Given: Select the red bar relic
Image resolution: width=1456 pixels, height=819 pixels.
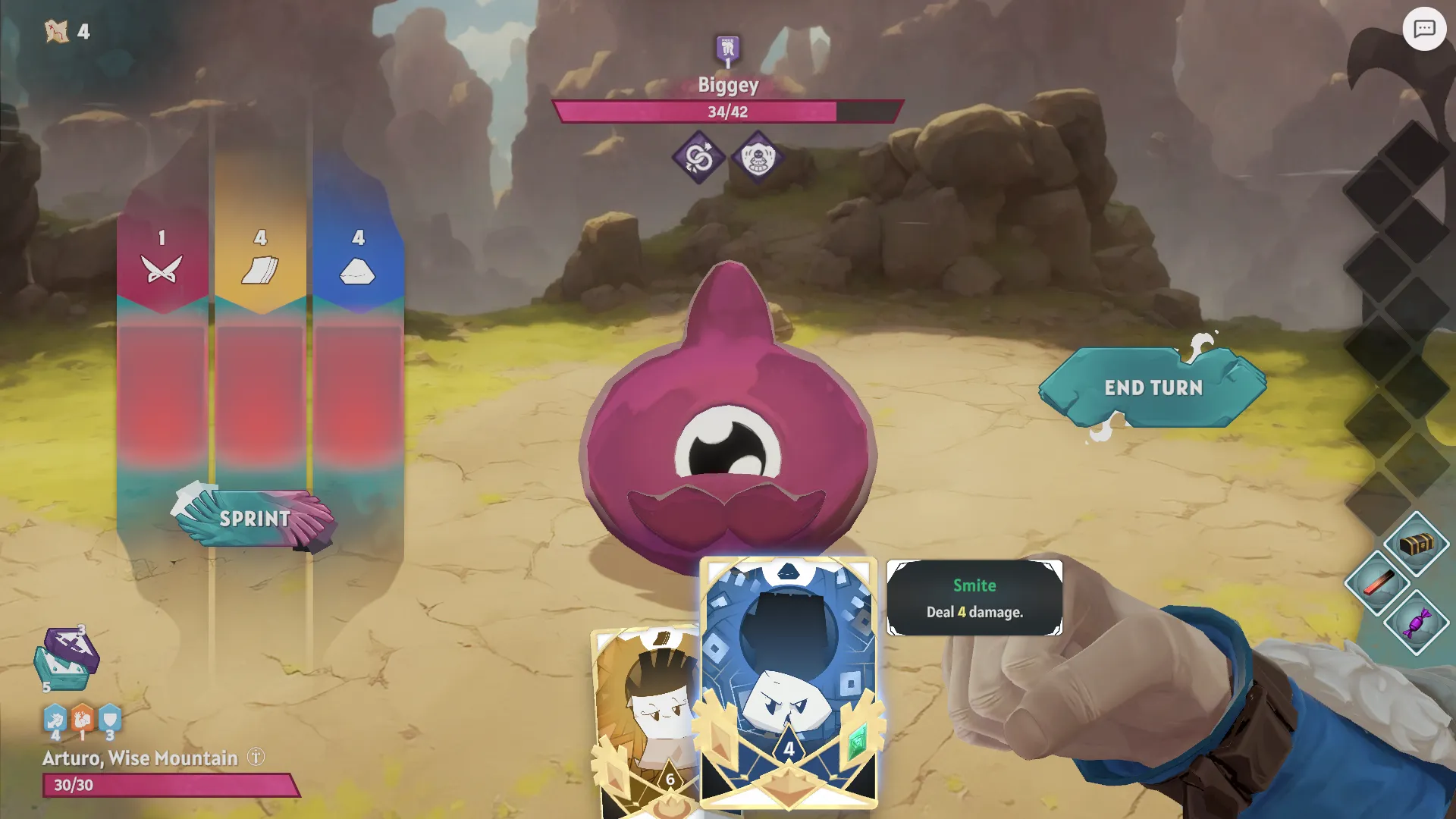Looking at the screenshot, I should pos(1378,583).
